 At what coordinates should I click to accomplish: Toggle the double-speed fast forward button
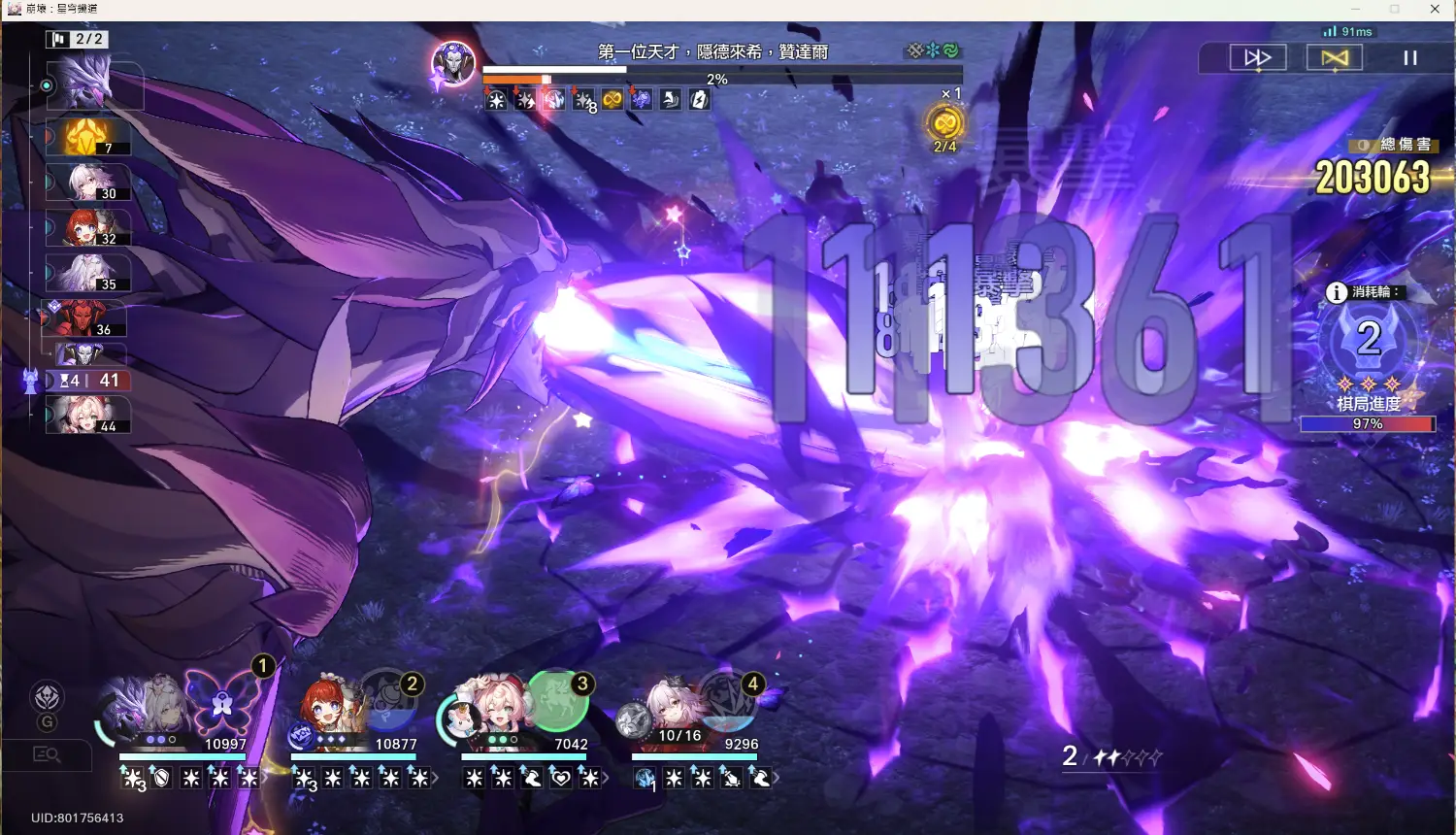tap(1257, 58)
